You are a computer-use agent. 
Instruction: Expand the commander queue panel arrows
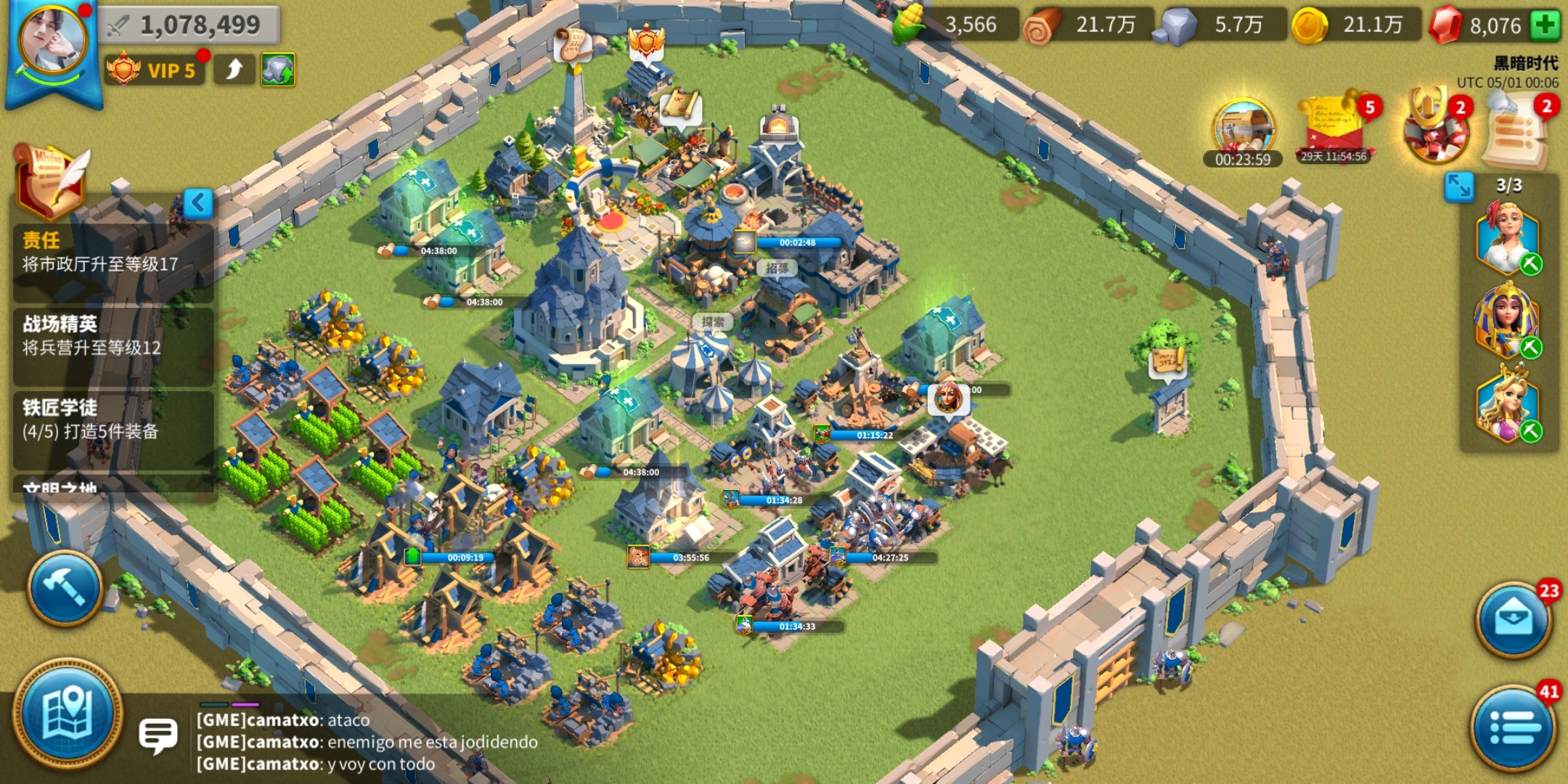(x=1458, y=187)
